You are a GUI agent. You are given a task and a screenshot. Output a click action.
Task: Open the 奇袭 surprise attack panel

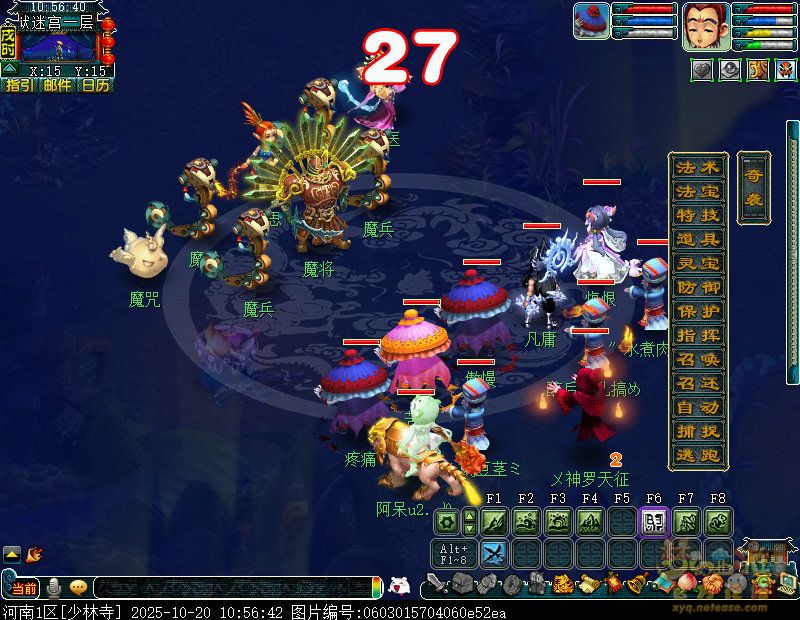tap(753, 187)
